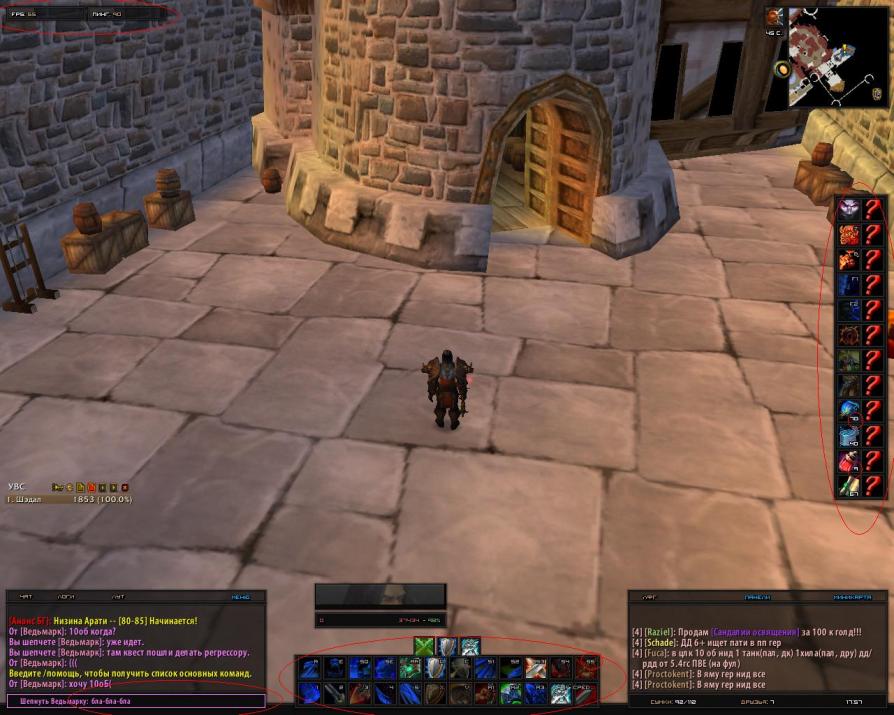Select the green crossed-swords stance icon
Image resolution: width=894 pixels, height=715 pixels.
tap(424, 646)
